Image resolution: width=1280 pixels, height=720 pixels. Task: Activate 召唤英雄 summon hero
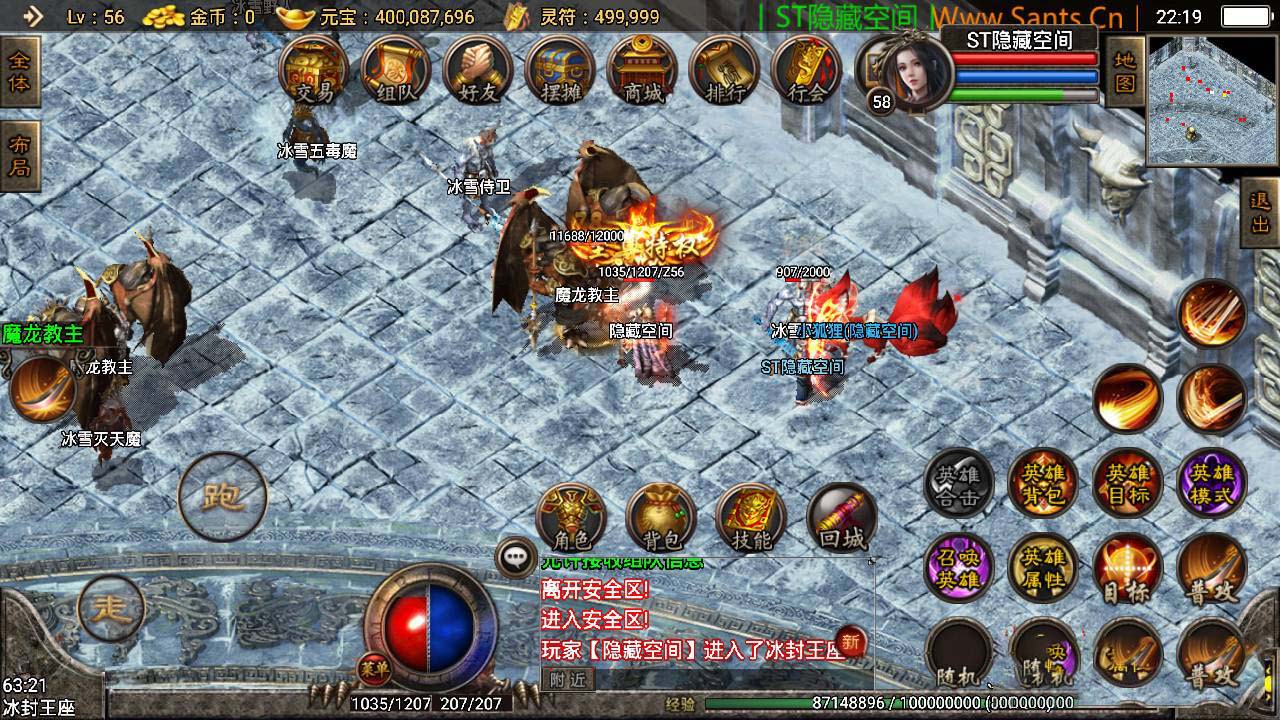pyautogui.click(x=957, y=569)
